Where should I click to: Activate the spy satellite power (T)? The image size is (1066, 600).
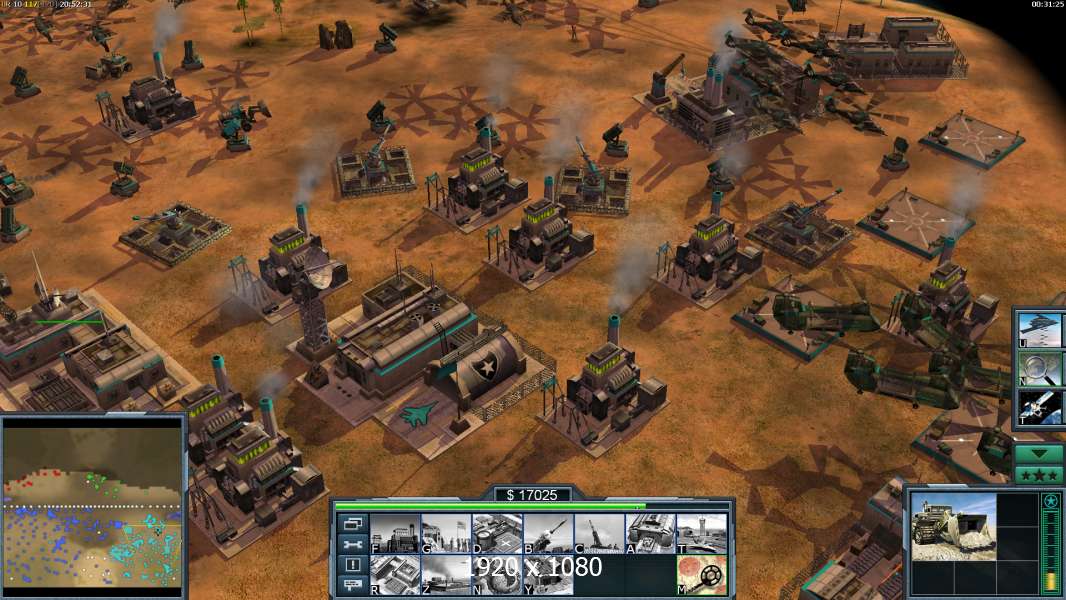pos(1040,407)
